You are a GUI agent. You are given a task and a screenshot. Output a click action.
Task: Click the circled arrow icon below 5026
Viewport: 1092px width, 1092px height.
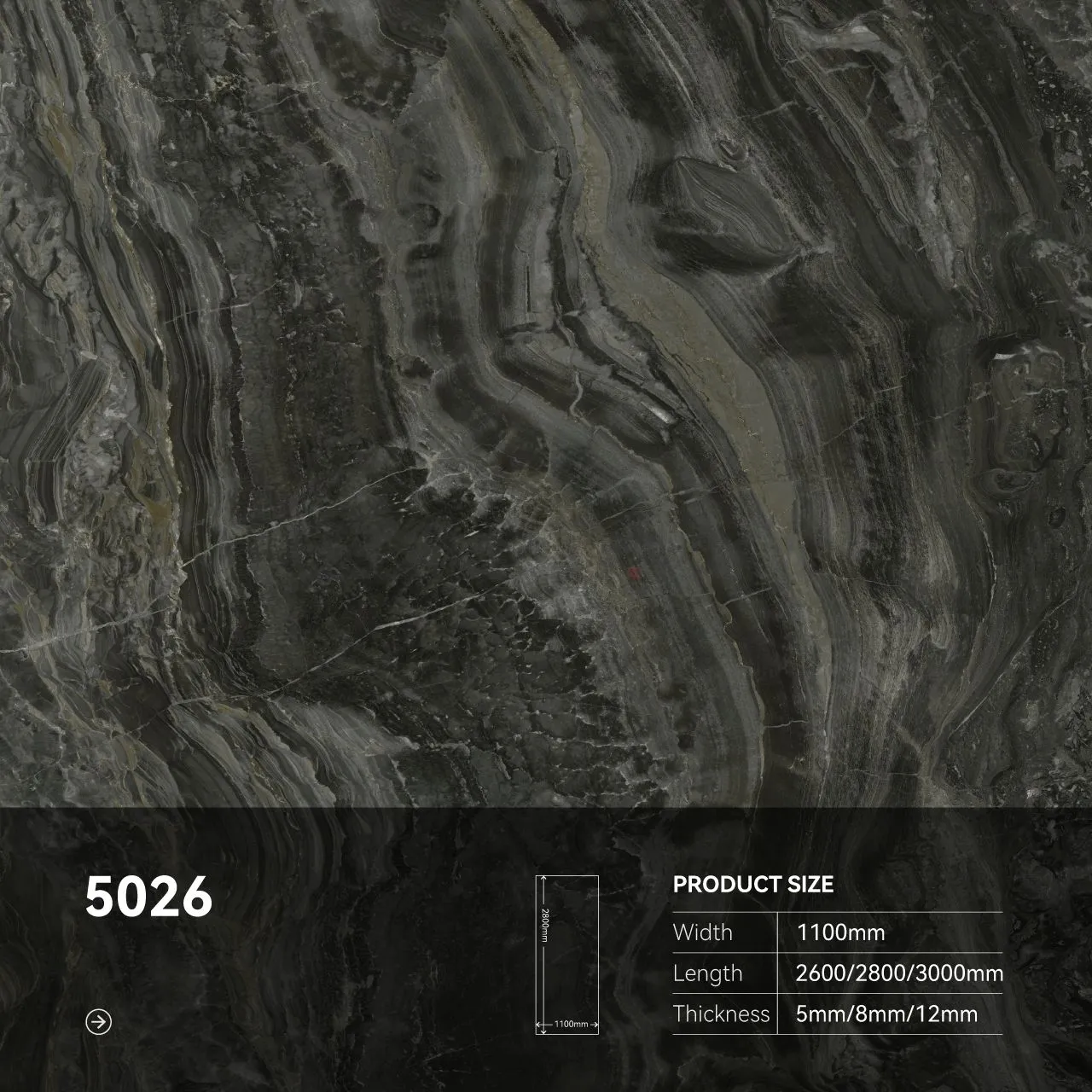click(x=100, y=1021)
